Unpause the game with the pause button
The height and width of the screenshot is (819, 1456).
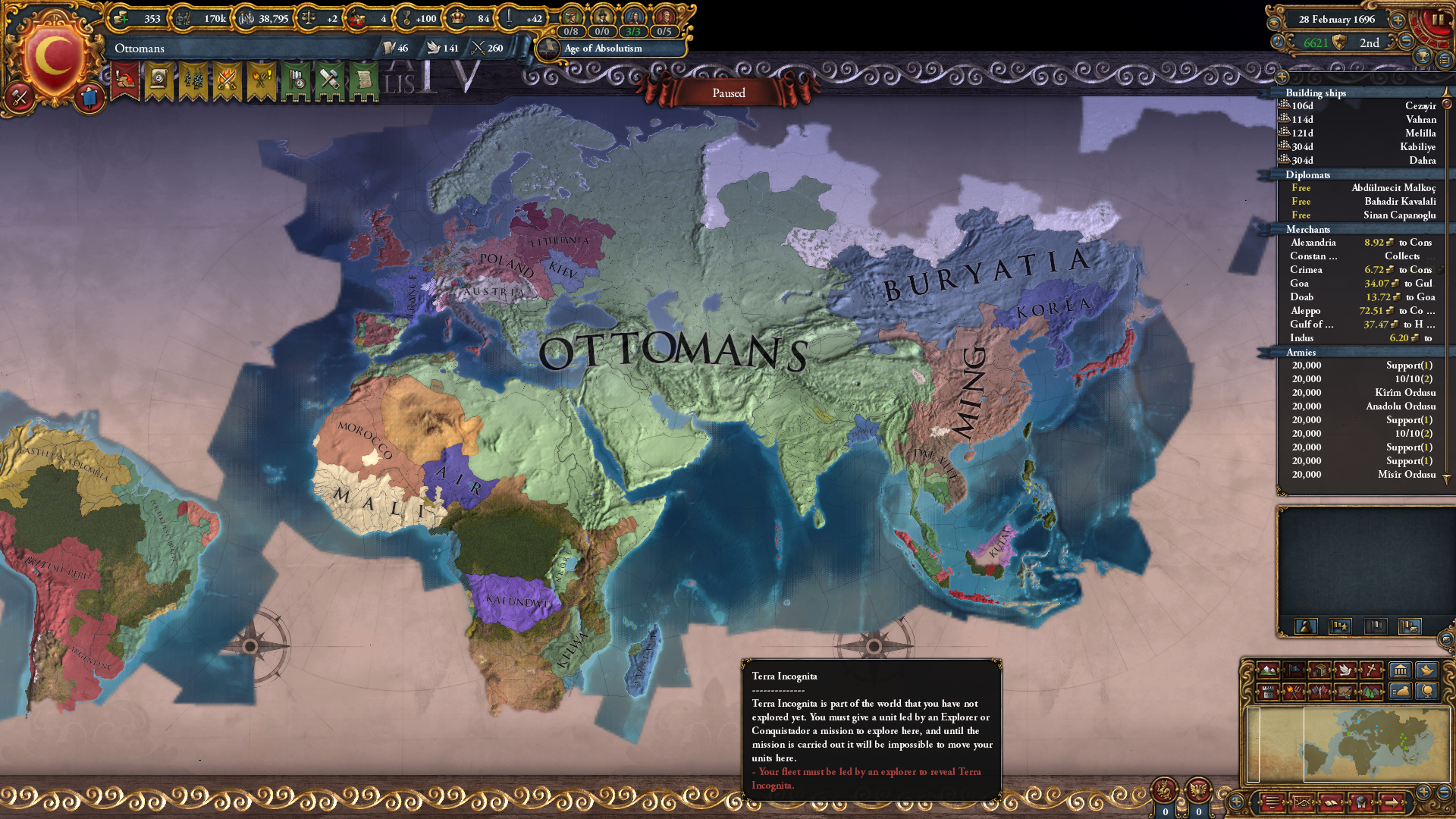(x=1439, y=19)
